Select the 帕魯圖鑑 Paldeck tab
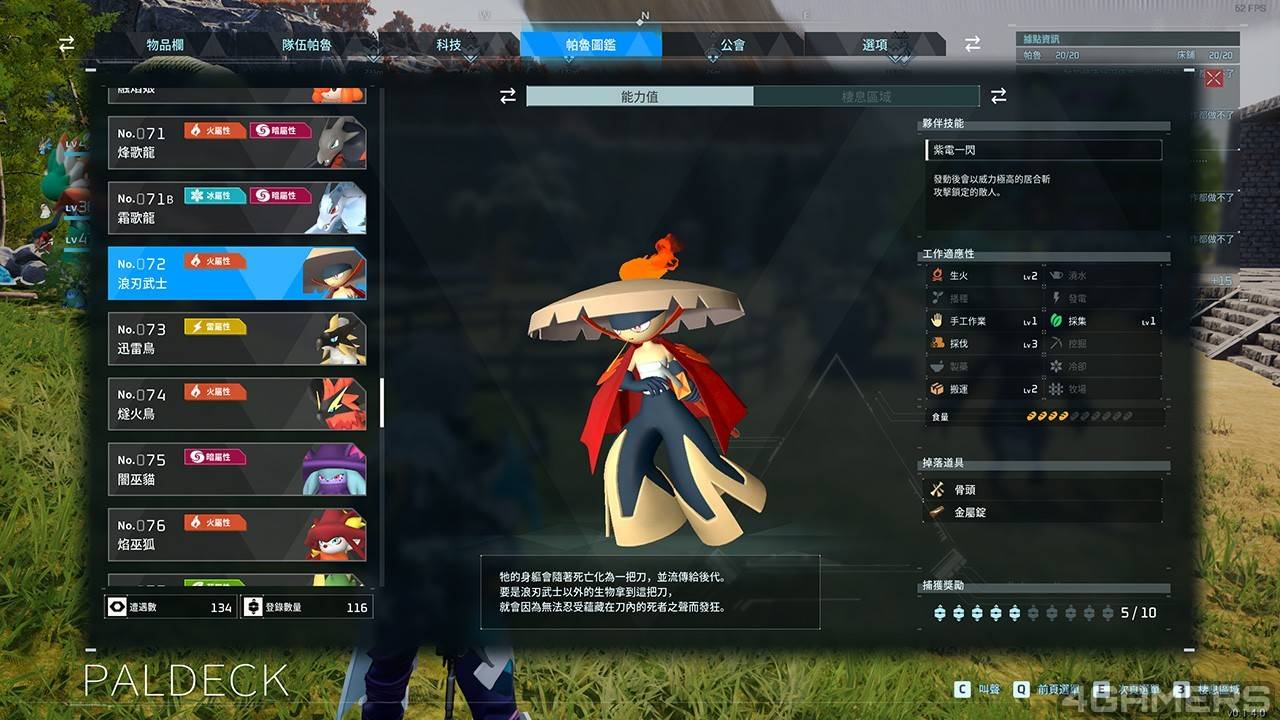The image size is (1280, 720). pos(591,45)
